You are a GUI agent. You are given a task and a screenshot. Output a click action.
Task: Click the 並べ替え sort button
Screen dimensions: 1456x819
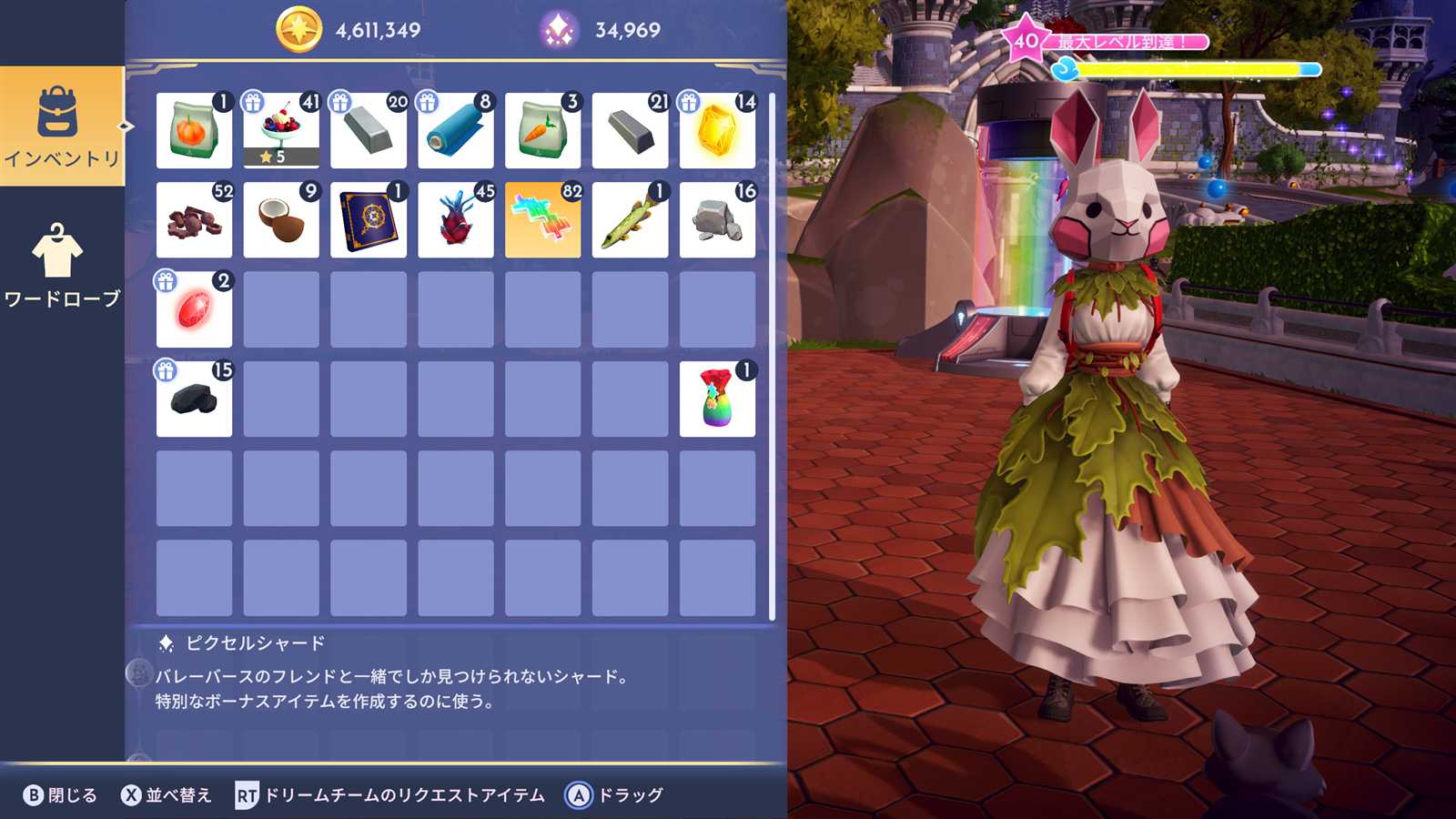click(x=167, y=795)
